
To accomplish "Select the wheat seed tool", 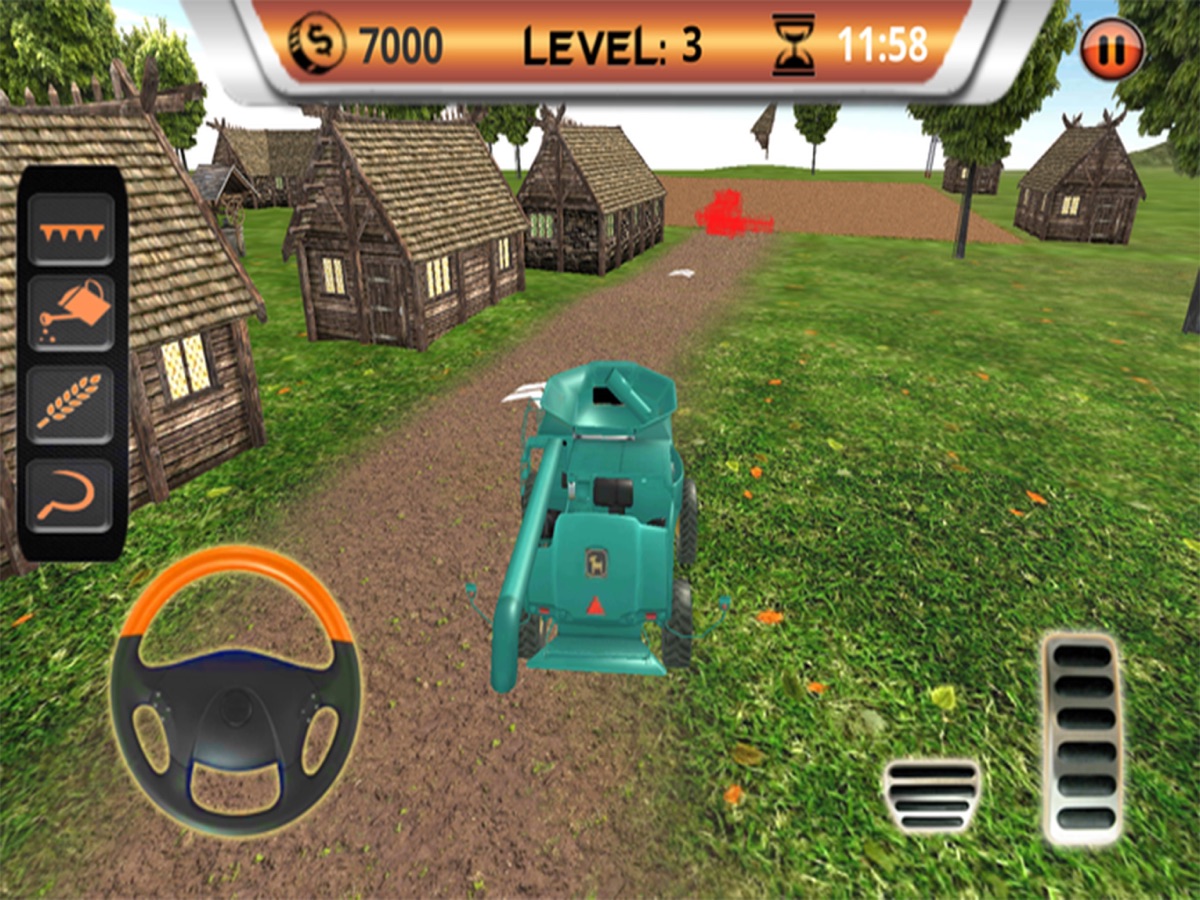I will [71, 404].
